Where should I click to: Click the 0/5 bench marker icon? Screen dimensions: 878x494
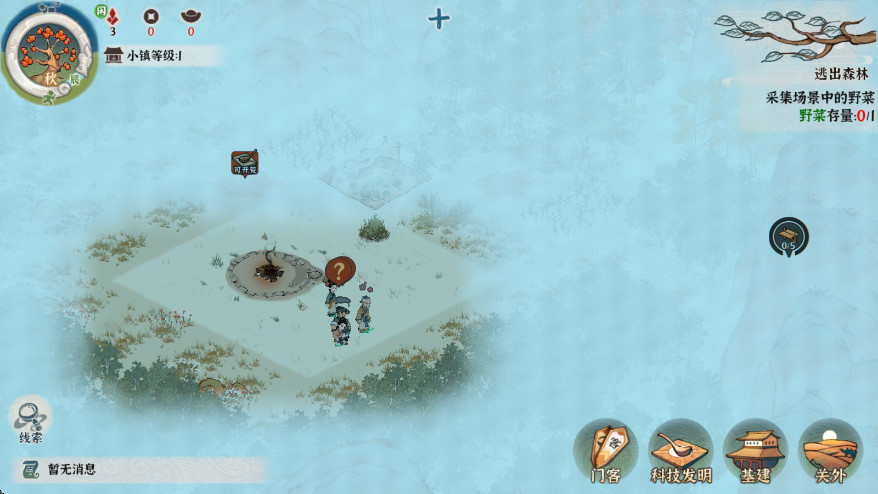[789, 236]
